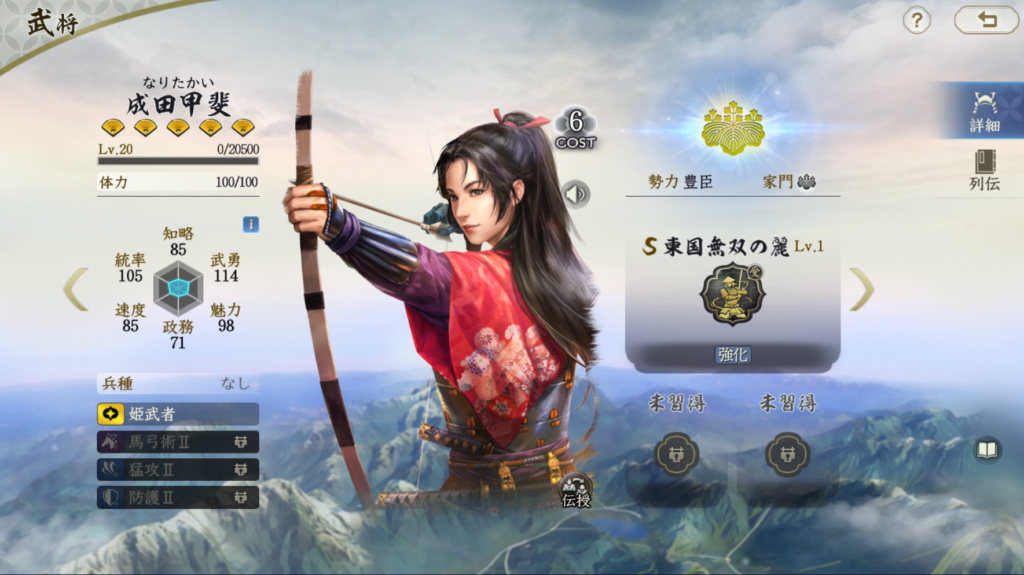Screen dimensions: 1024x575
Task: Go back with the return arrow button
Action: (x=986, y=20)
